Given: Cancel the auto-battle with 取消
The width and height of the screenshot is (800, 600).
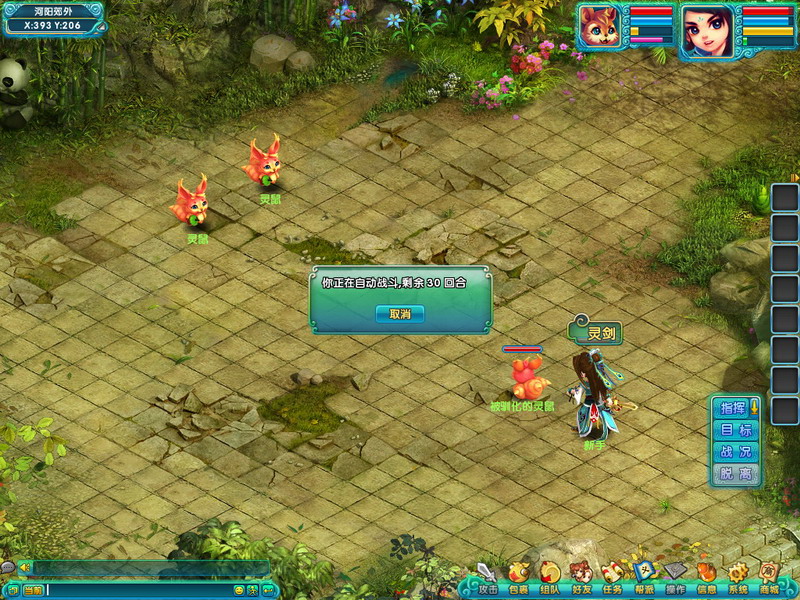Looking at the screenshot, I should point(400,314).
